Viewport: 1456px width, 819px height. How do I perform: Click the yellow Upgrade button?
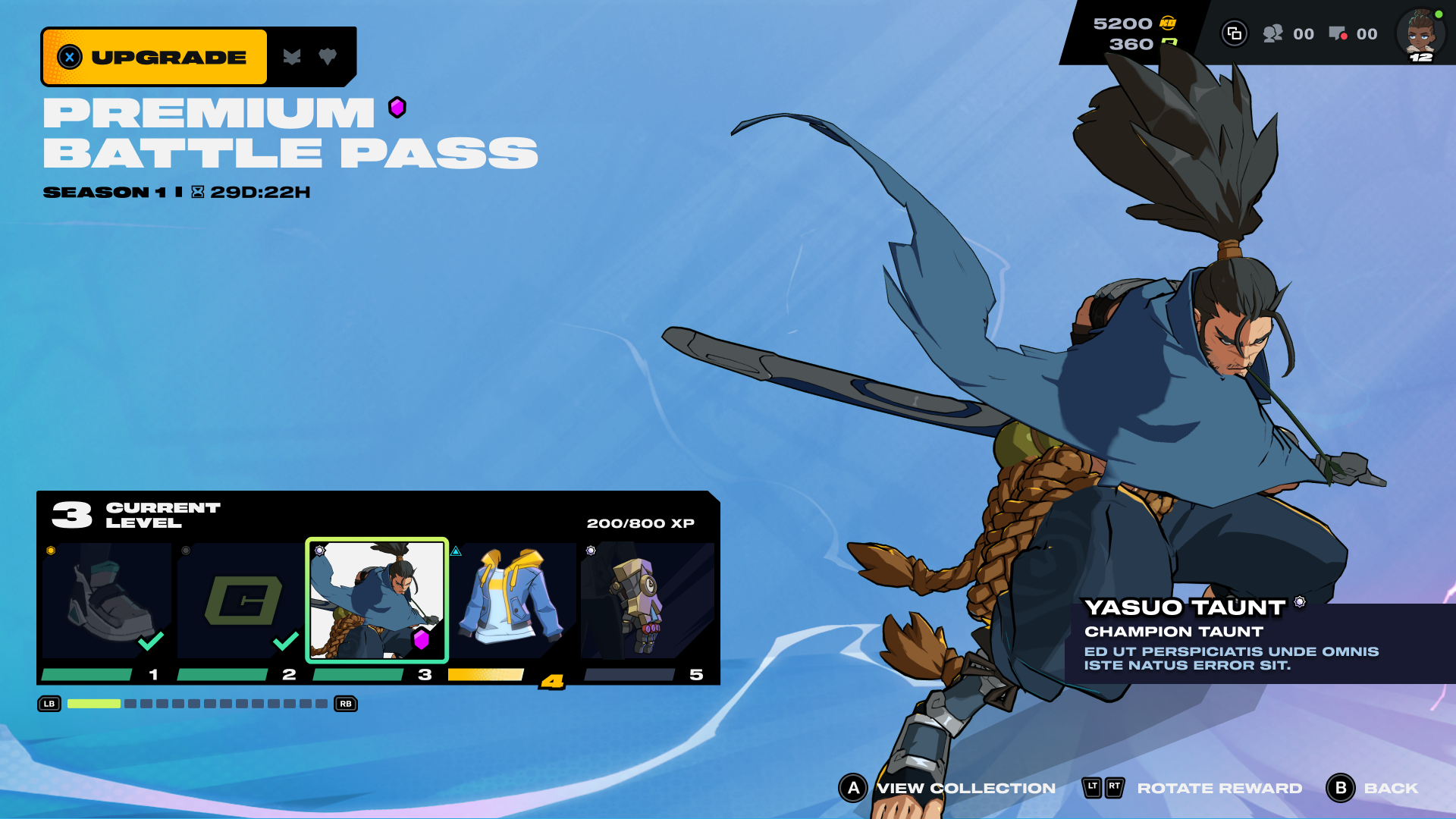click(x=155, y=57)
